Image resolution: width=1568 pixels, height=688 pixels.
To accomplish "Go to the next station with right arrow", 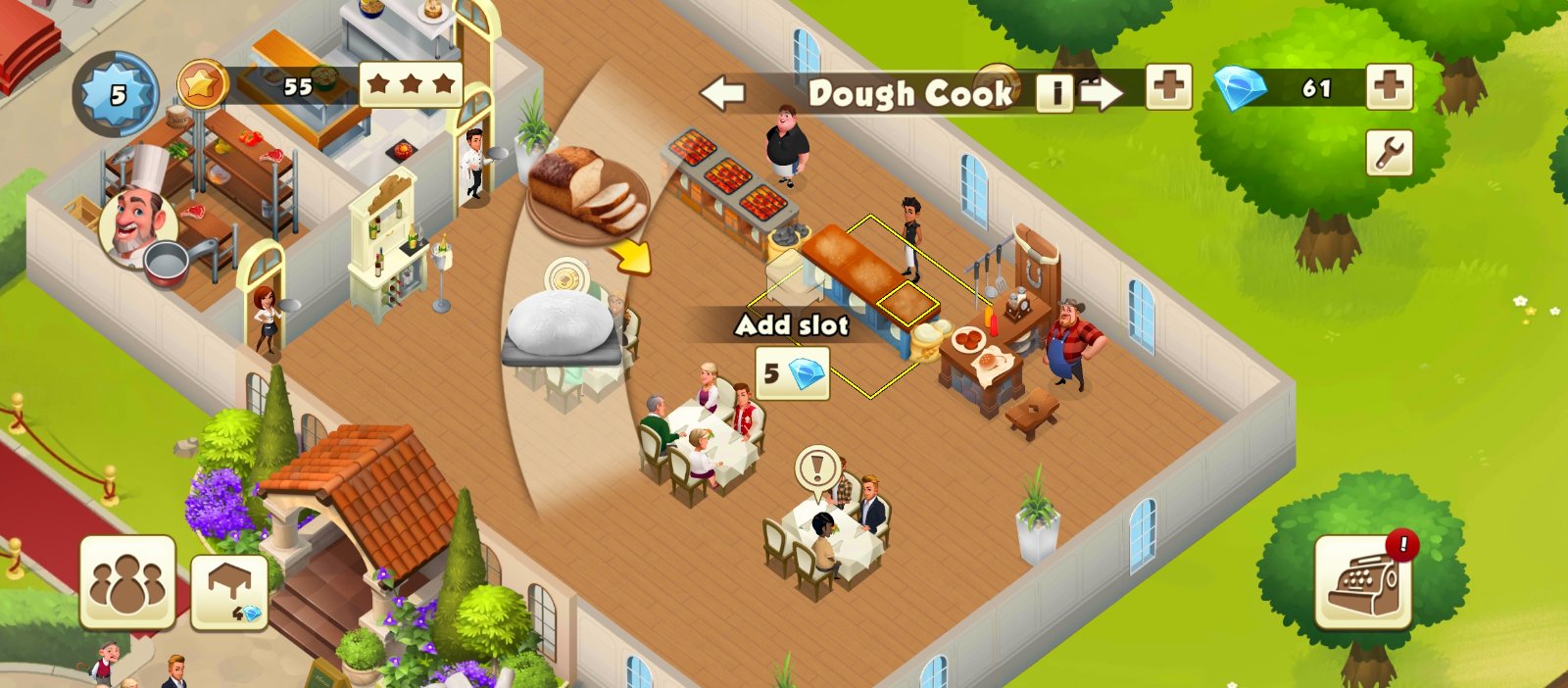I will click(x=1102, y=94).
